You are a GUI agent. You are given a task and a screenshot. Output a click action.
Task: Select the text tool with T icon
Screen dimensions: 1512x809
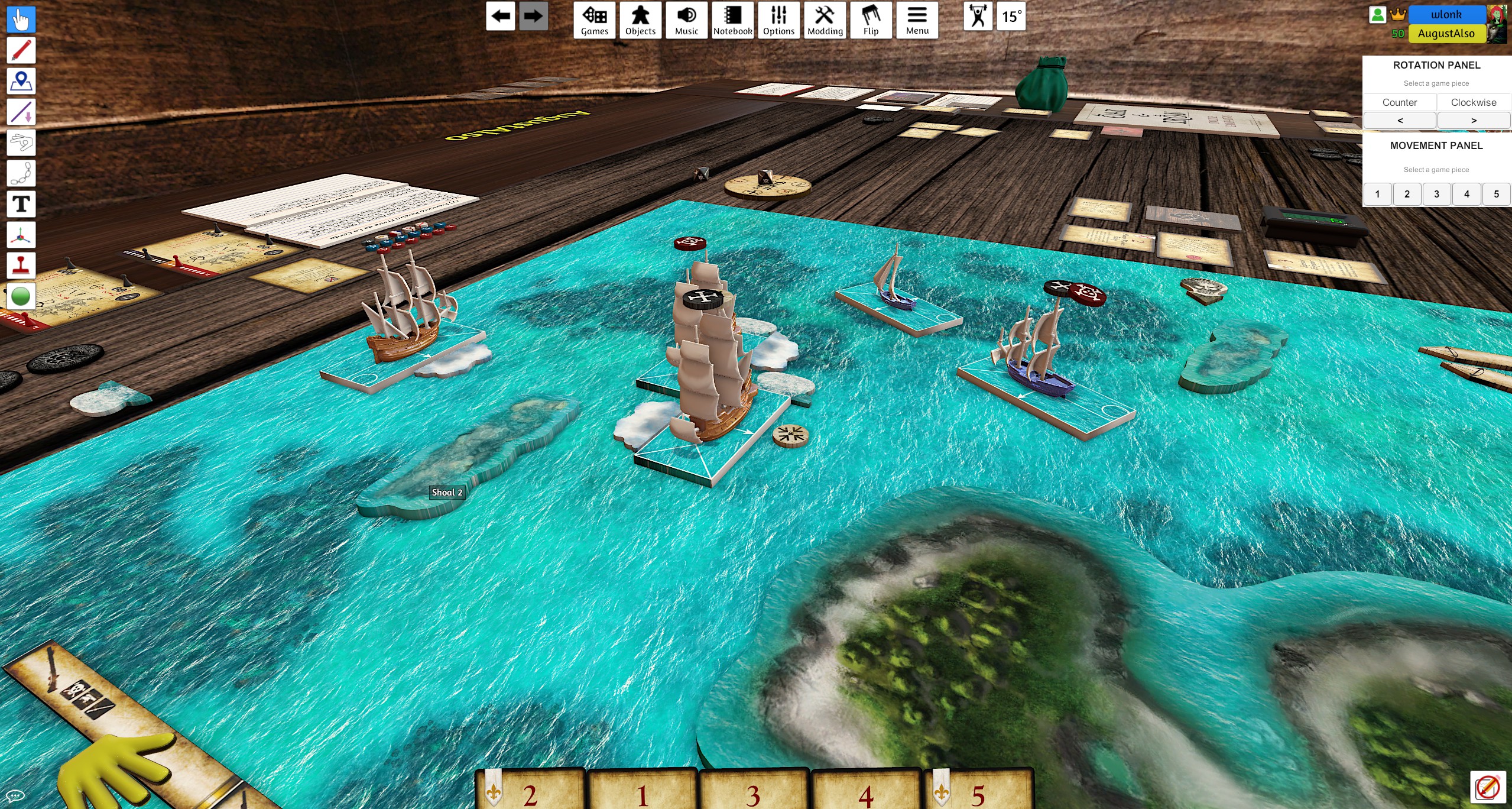click(x=21, y=204)
